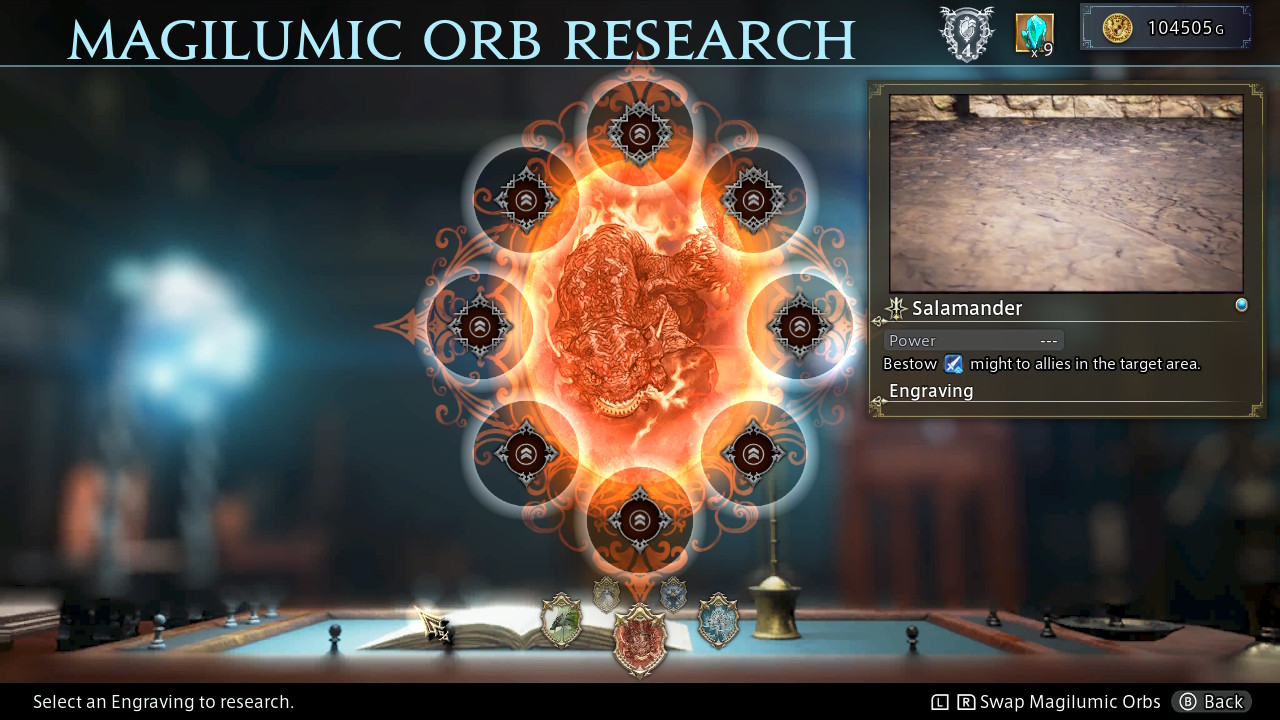Expand the Engraving section in the info panel

930,391
